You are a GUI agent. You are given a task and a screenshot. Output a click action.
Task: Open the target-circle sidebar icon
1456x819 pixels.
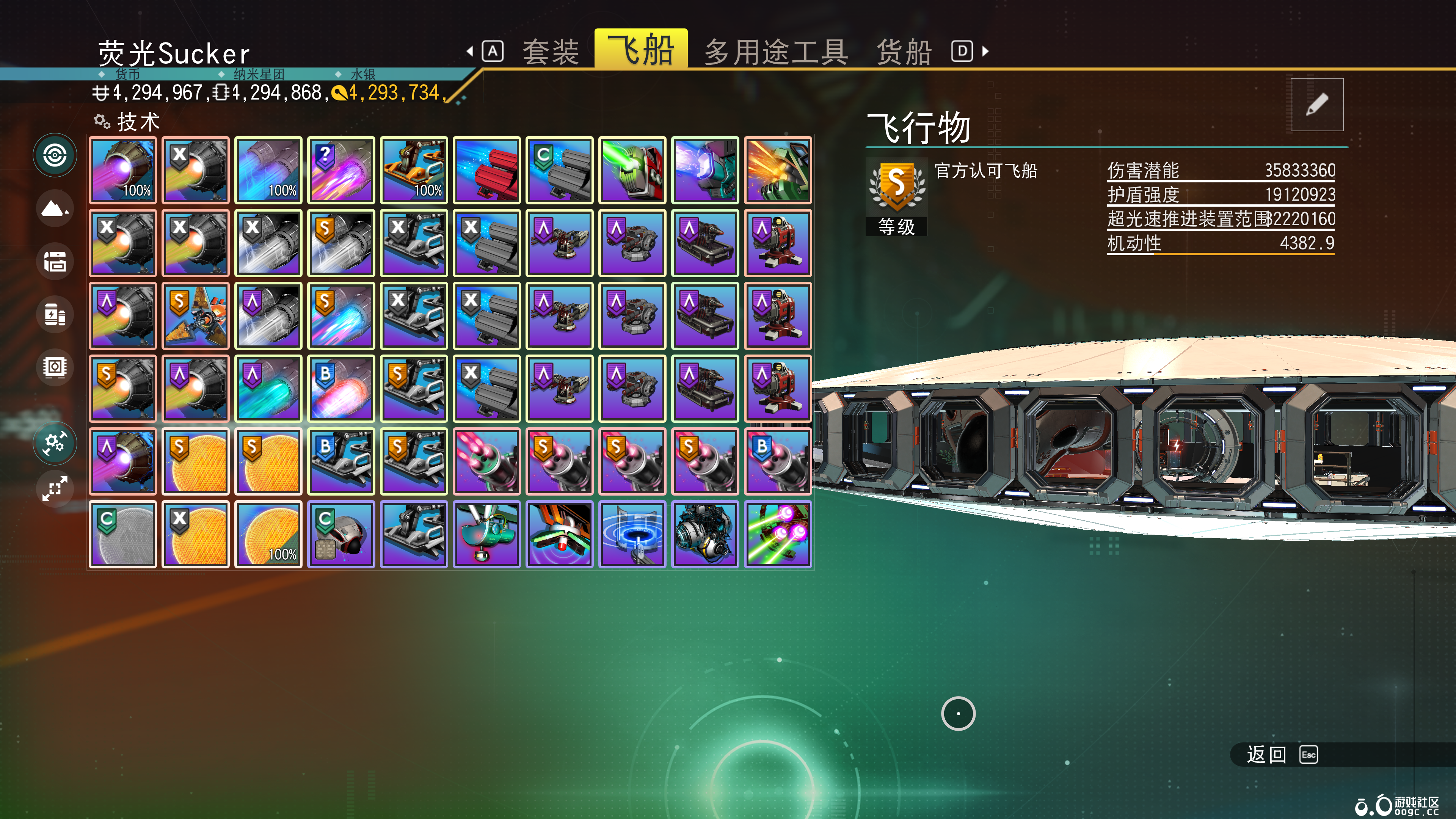[55, 155]
